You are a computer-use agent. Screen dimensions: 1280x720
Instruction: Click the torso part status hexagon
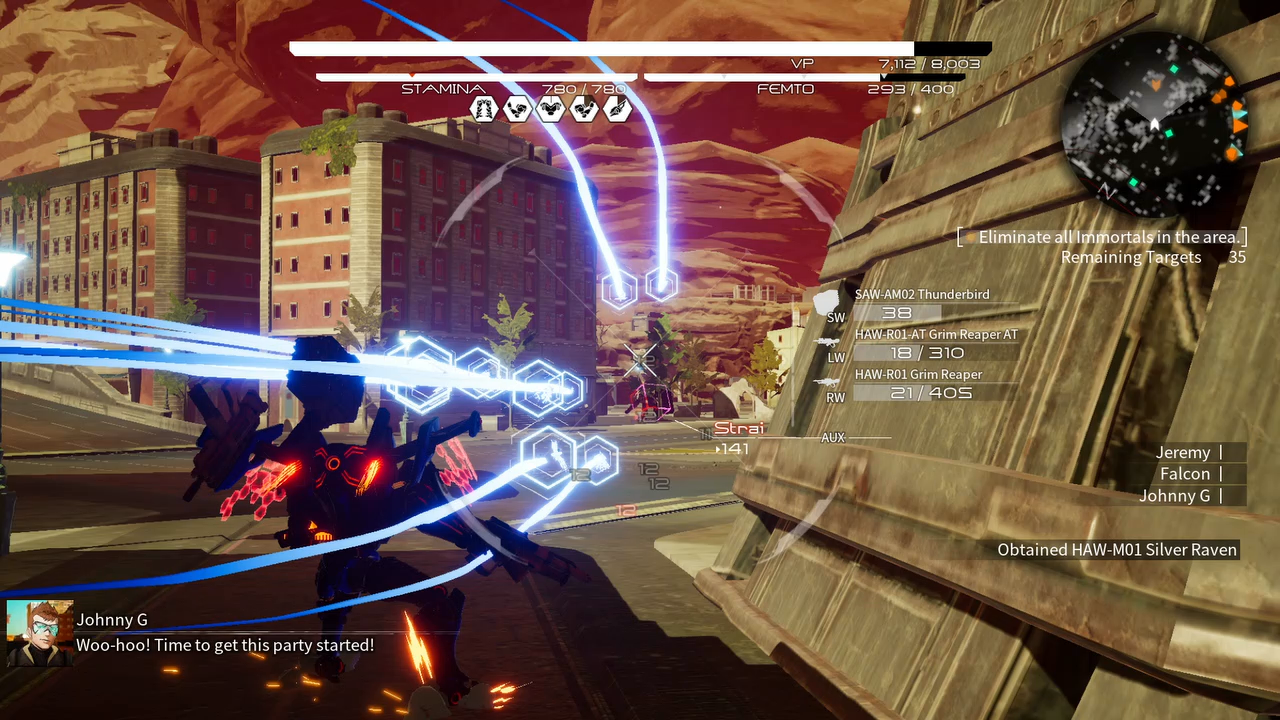point(551,109)
